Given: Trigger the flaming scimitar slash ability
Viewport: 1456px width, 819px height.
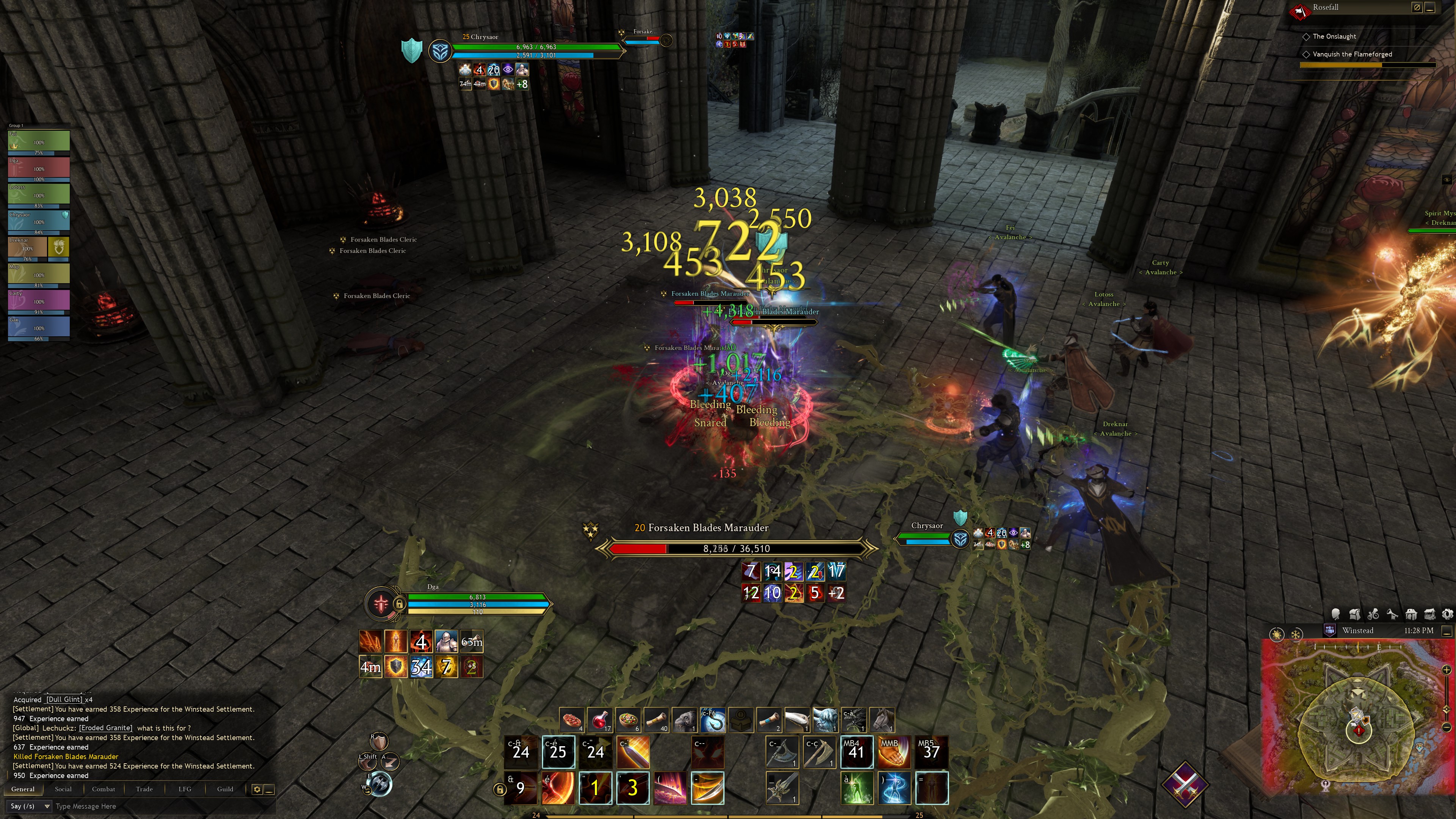Looking at the screenshot, I should pos(707,788).
